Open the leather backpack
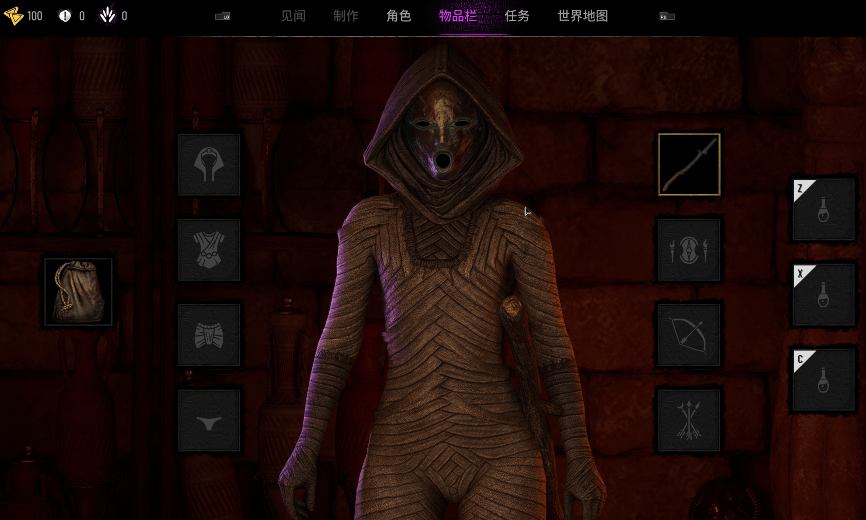The image size is (866, 520). [x=79, y=292]
